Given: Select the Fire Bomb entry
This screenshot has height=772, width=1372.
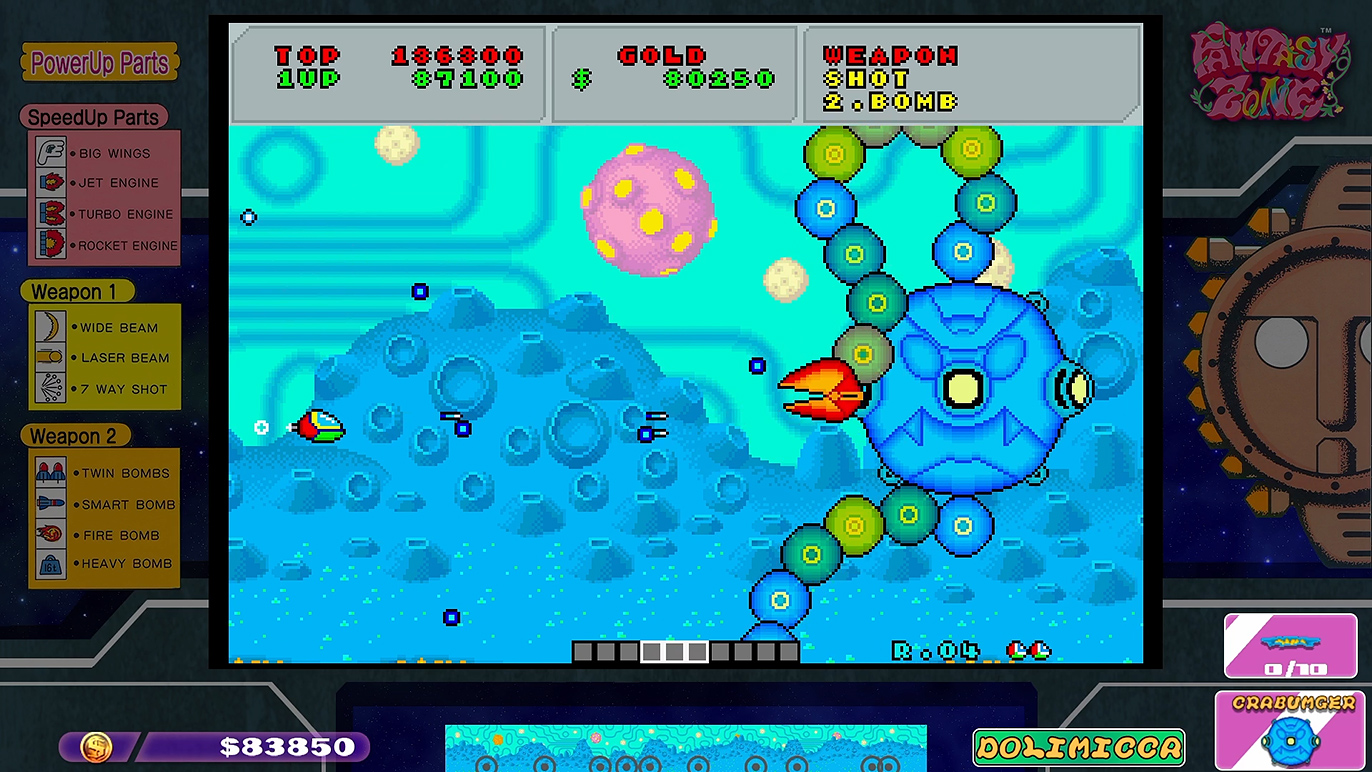Looking at the screenshot, I should coord(105,535).
